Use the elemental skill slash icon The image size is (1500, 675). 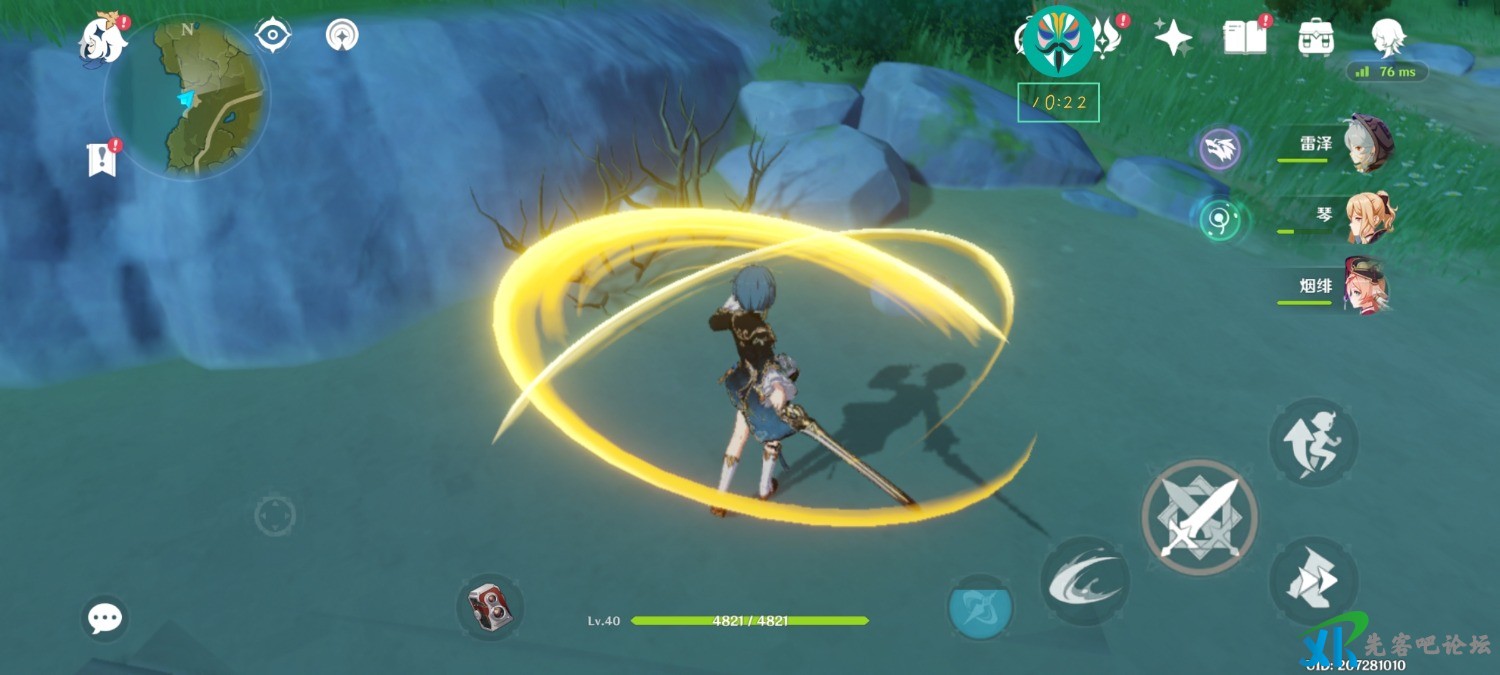pyautogui.click(x=1085, y=581)
